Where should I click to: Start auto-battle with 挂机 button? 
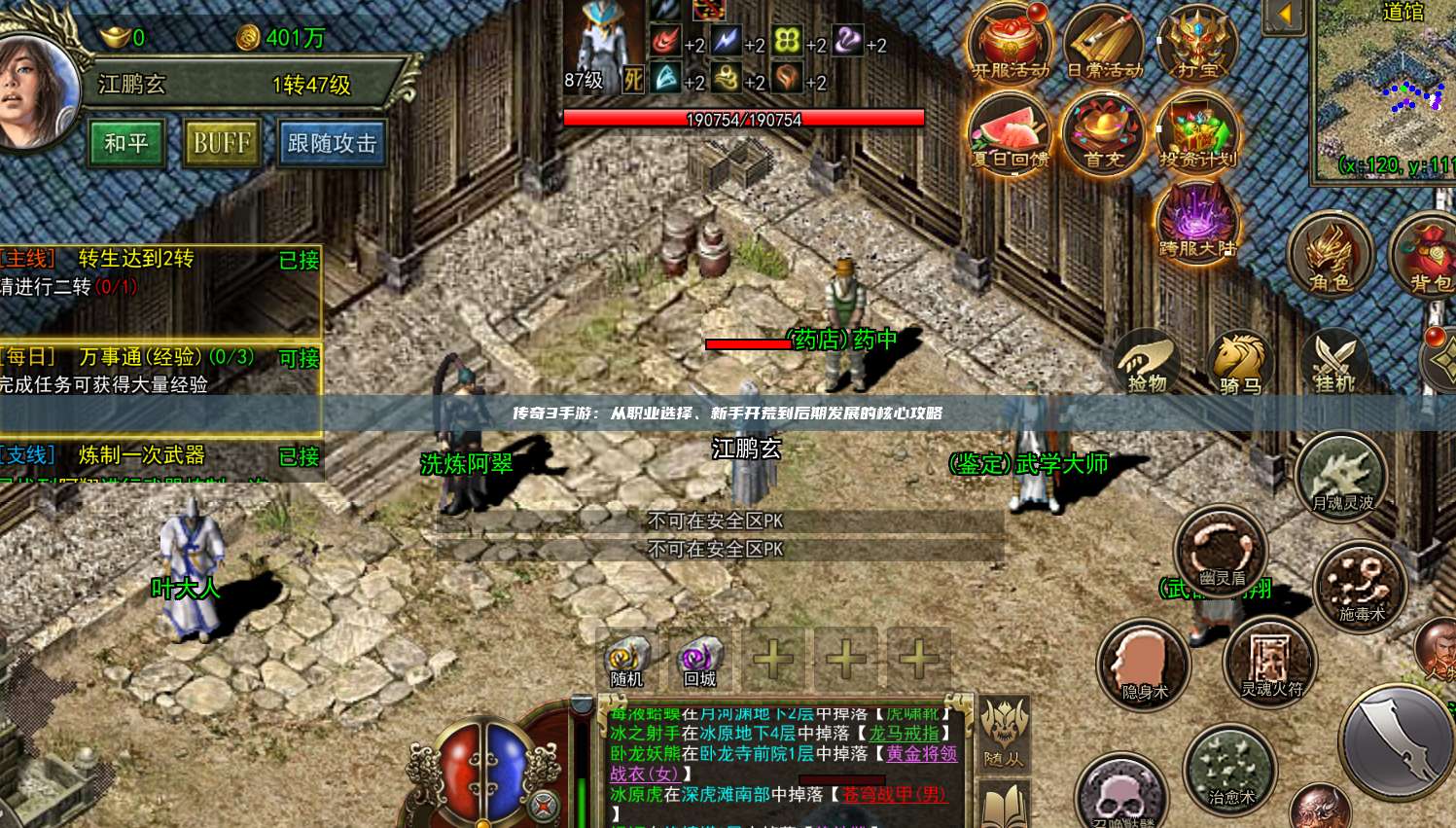(x=1333, y=362)
